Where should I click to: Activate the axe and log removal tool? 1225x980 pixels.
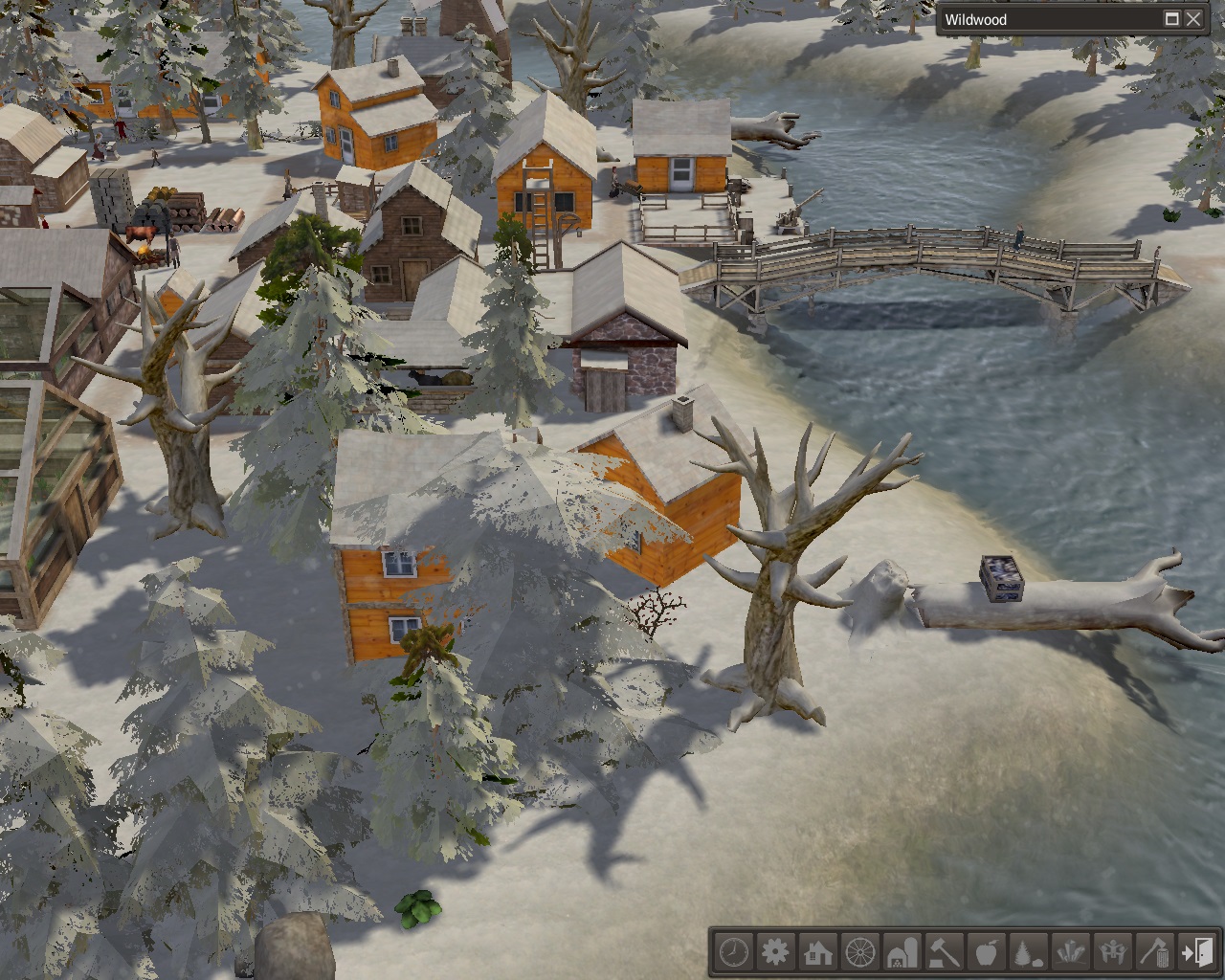(1155, 952)
